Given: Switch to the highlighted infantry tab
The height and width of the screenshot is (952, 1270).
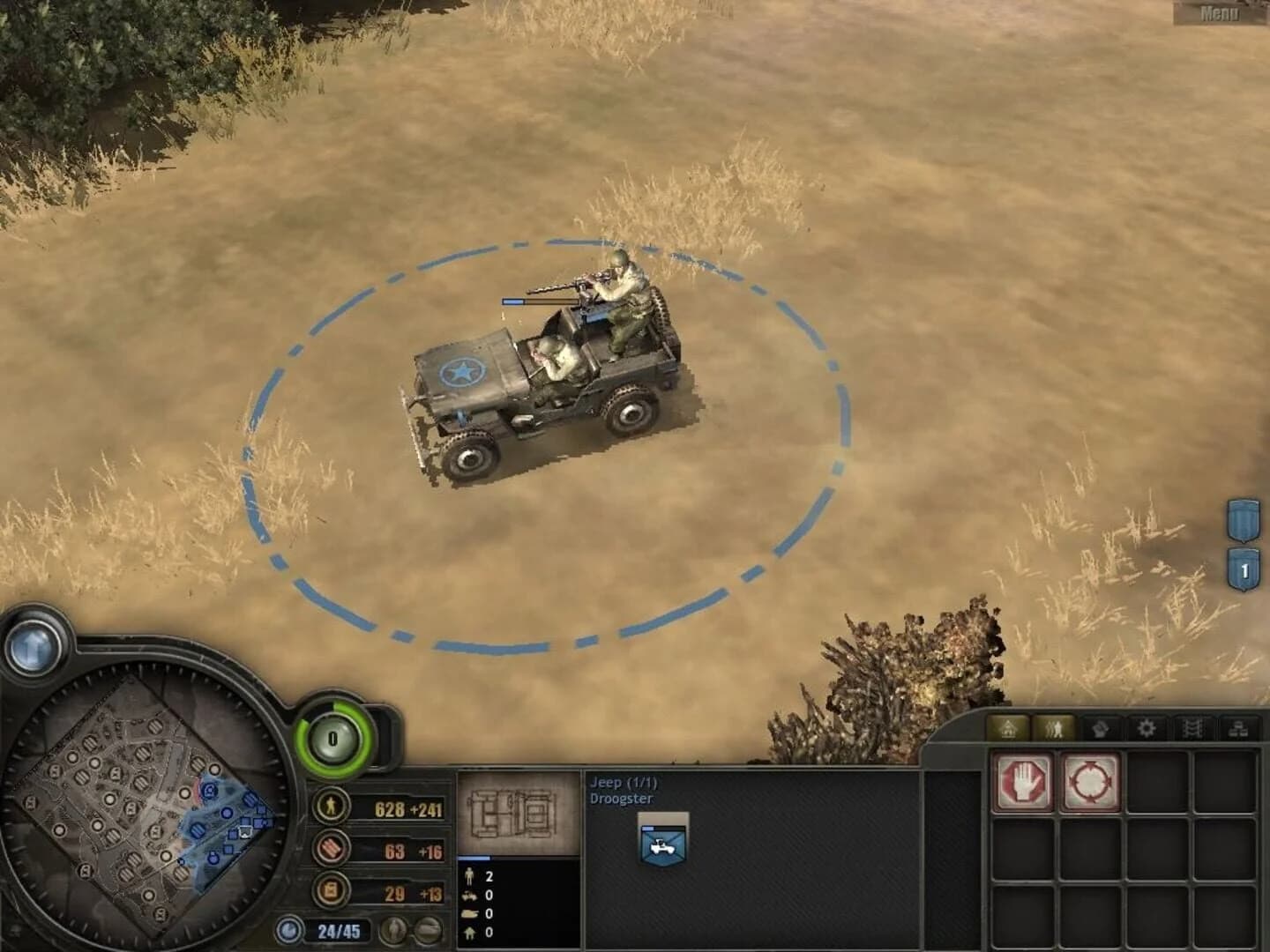Looking at the screenshot, I should 1056,728.
